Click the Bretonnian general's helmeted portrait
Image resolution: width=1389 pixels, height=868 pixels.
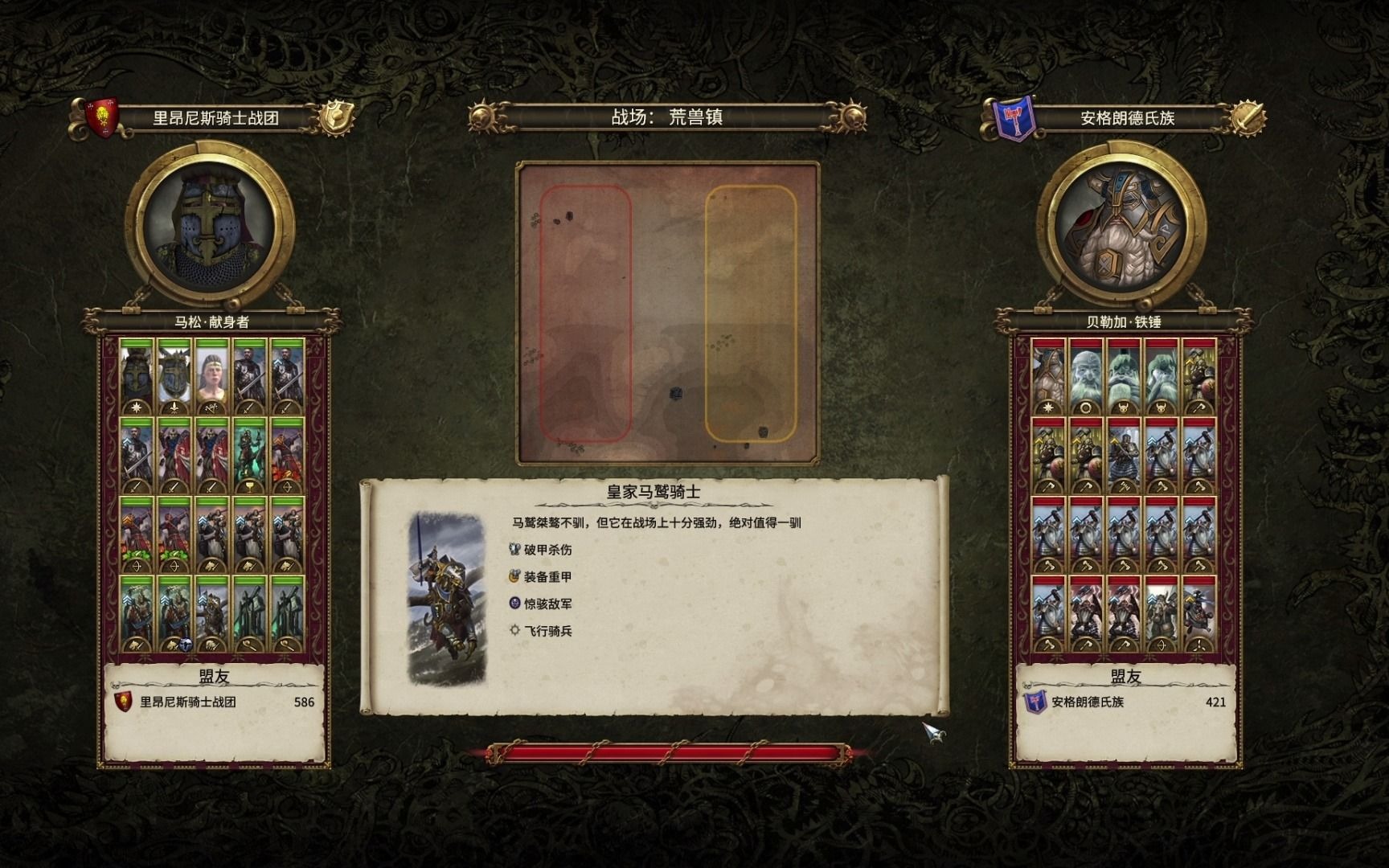tap(210, 226)
